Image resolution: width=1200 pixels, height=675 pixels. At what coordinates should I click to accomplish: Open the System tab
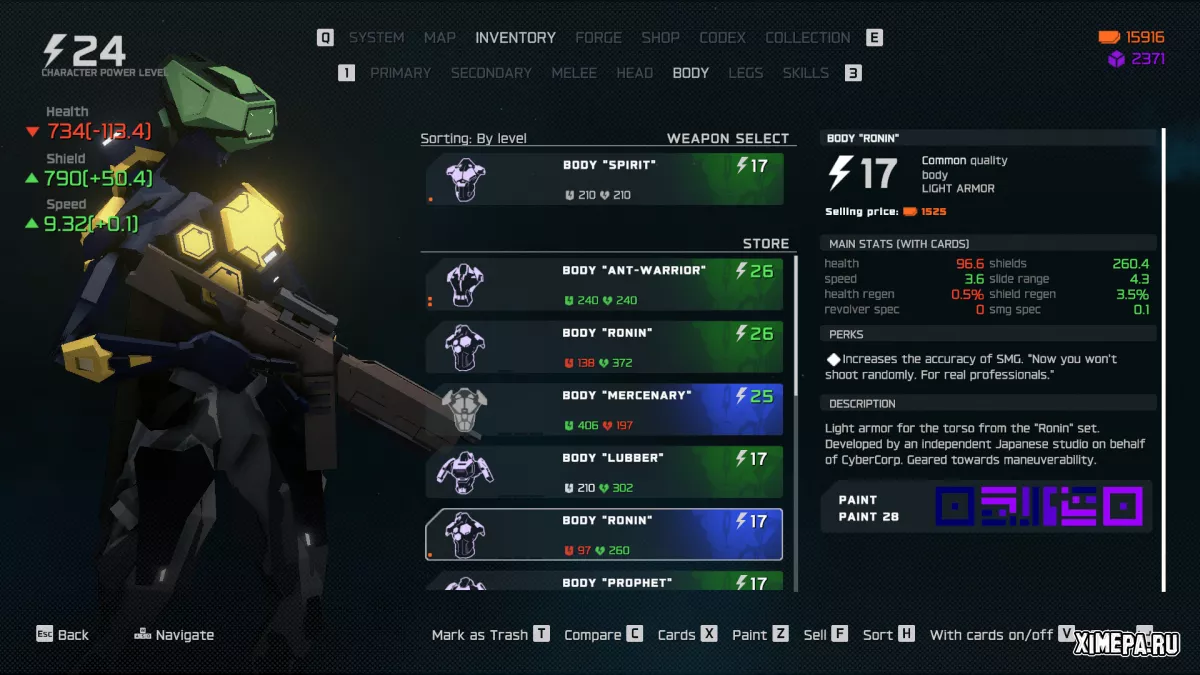tap(376, 38)
